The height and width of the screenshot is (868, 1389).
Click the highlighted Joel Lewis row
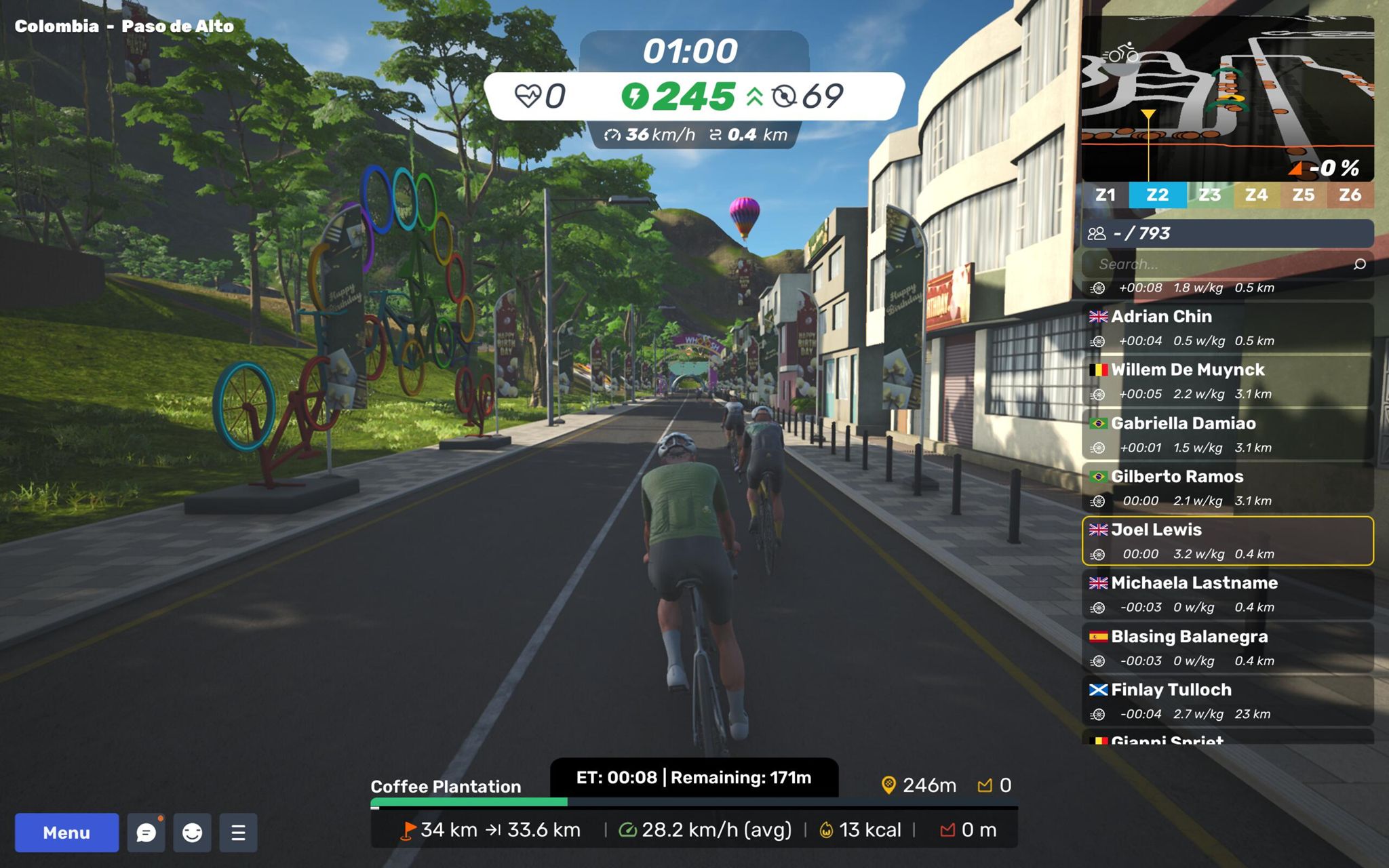tap(1228, 541)
